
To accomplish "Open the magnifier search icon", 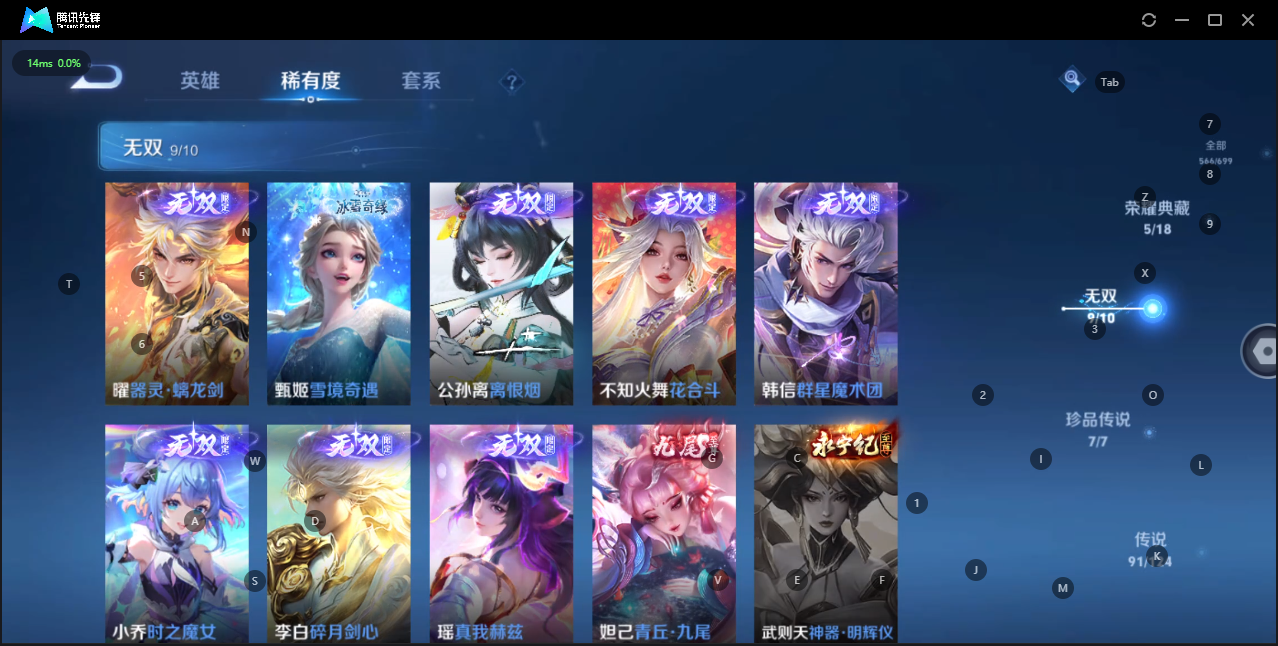I will 1072,78.
